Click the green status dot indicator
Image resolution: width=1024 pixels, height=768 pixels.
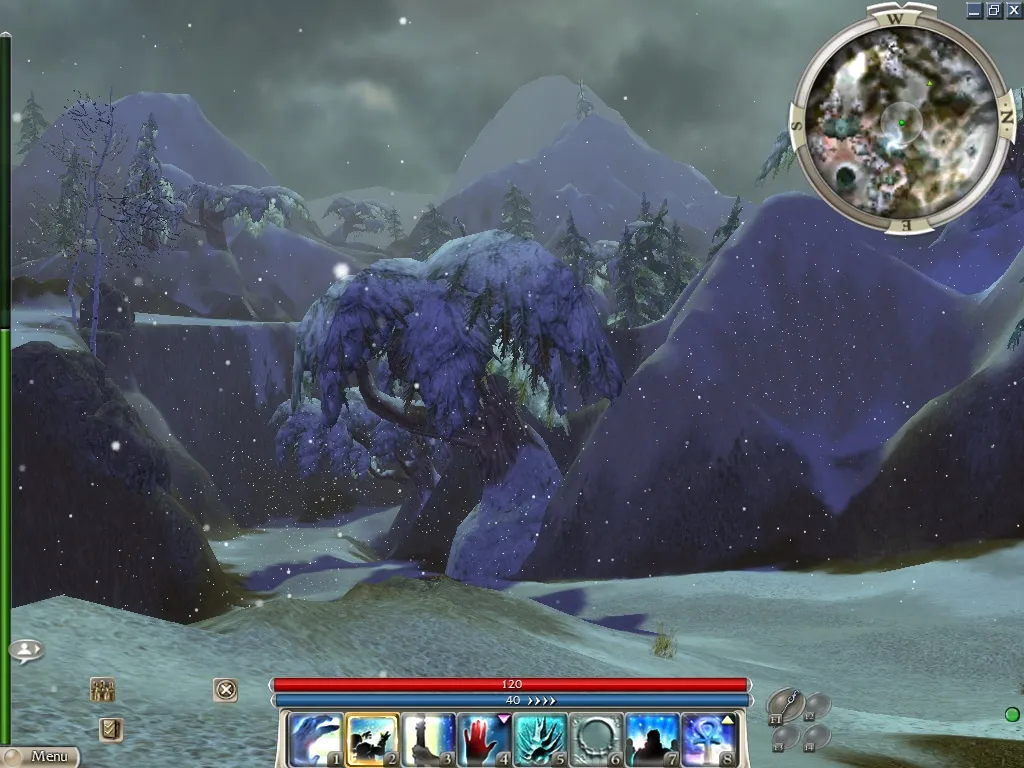point(1012,714)
